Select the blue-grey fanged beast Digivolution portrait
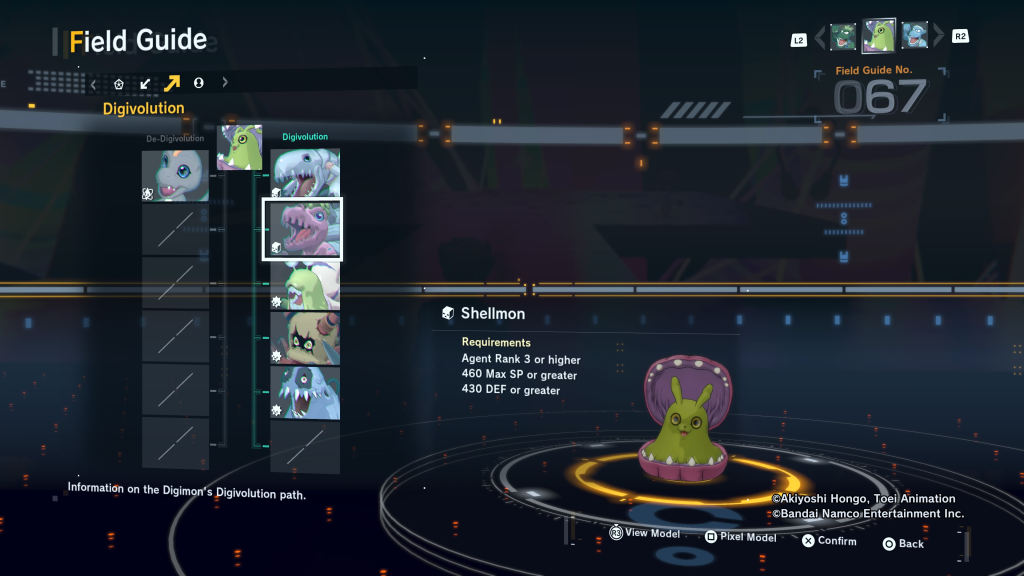 pyautogui.click(x=305, y=392)
